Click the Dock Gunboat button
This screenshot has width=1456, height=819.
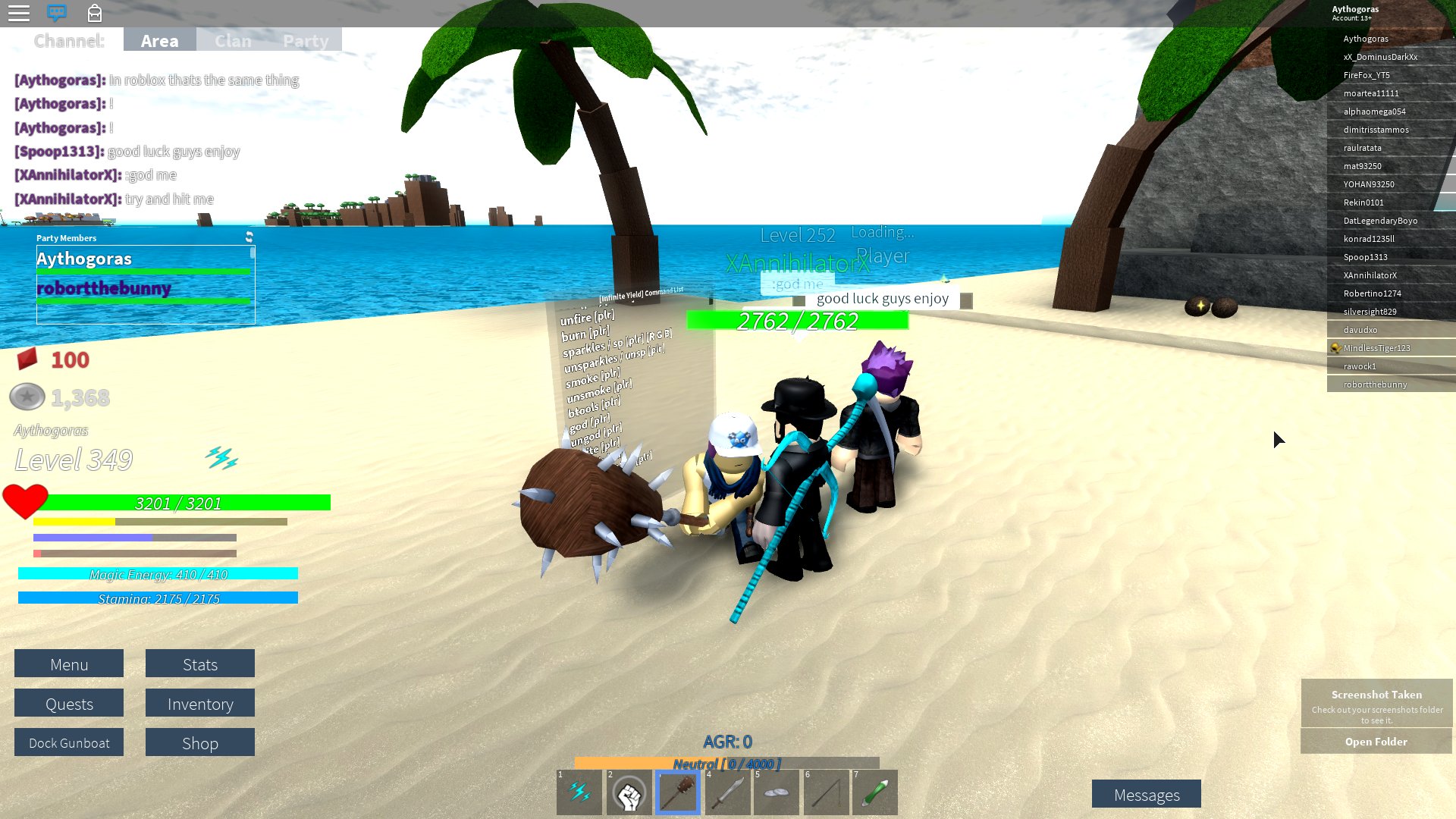tap(68, 742)
